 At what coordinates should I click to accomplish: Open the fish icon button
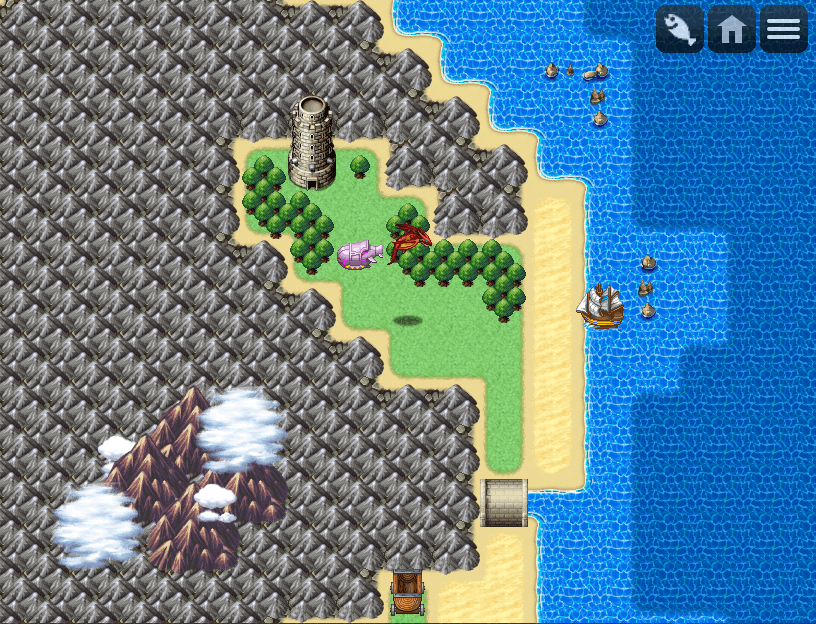680,29
